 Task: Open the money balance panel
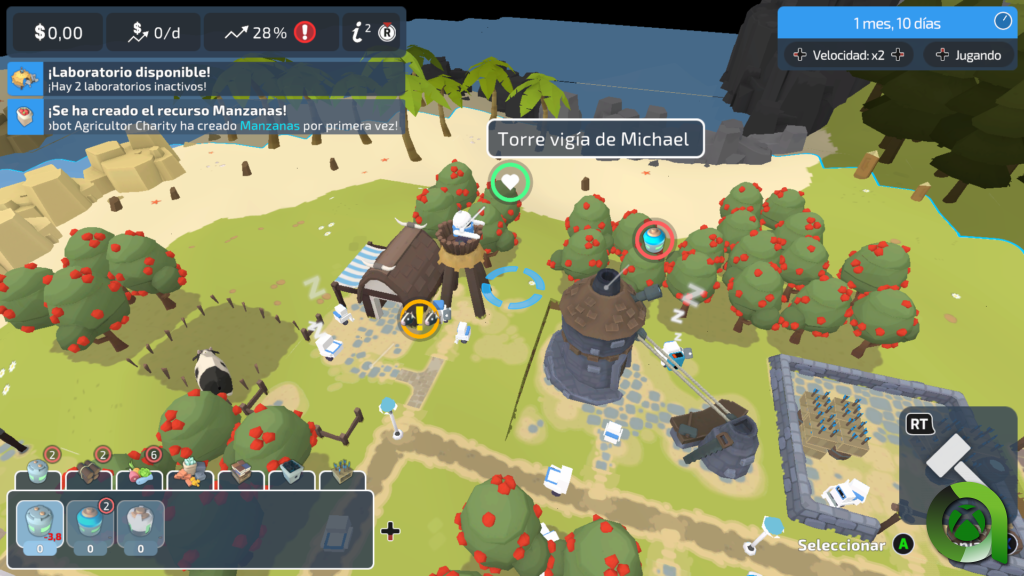(57, 33)
